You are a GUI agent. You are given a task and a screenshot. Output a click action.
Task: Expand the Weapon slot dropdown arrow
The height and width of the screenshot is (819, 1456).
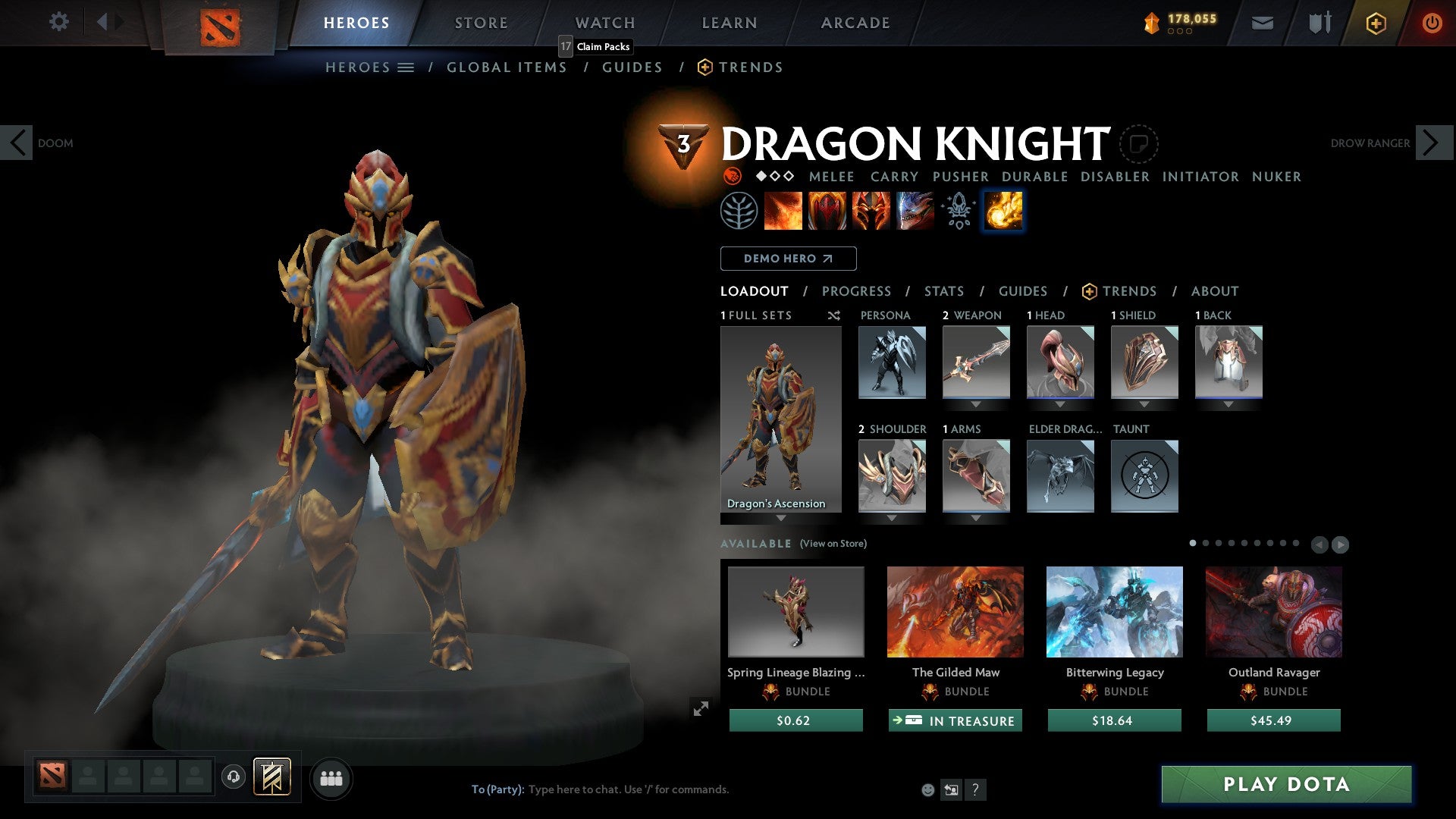(976, 404)
